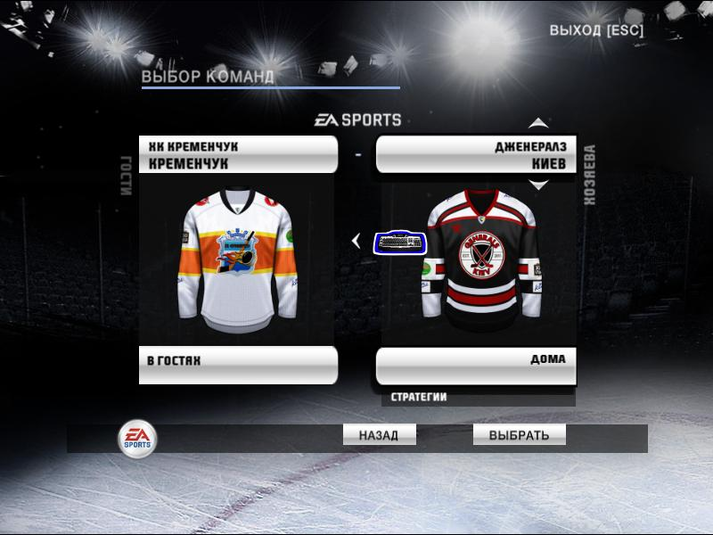Click the left arrow beside the keyboard icon
Image resolution: width=713 pixels, height=535 pixels.
tap(356, 241)
